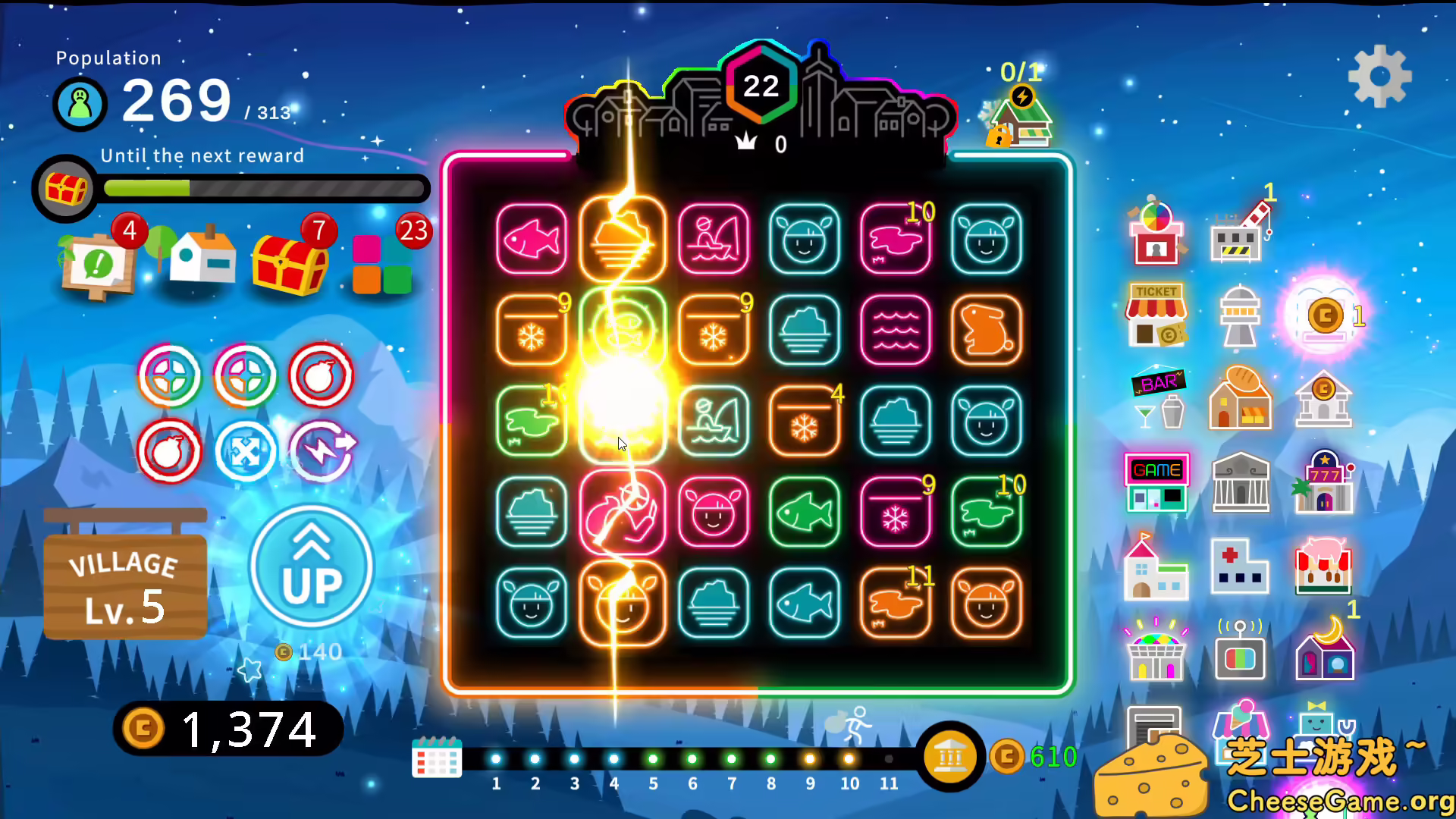
Task: Activate the red bomb power-up
Action: point(321,375)
